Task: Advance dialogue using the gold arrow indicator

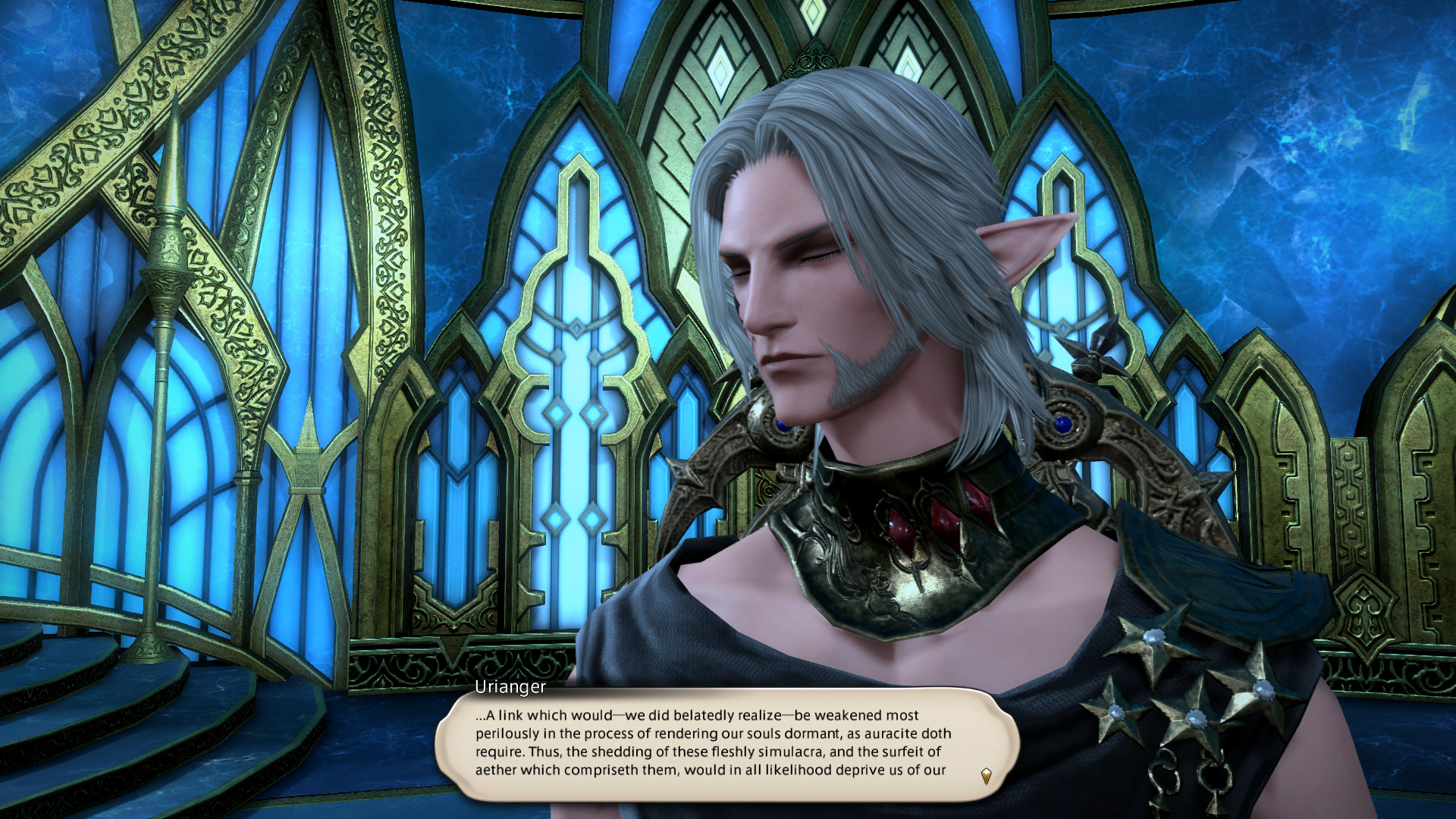Action: click(986, 776)
